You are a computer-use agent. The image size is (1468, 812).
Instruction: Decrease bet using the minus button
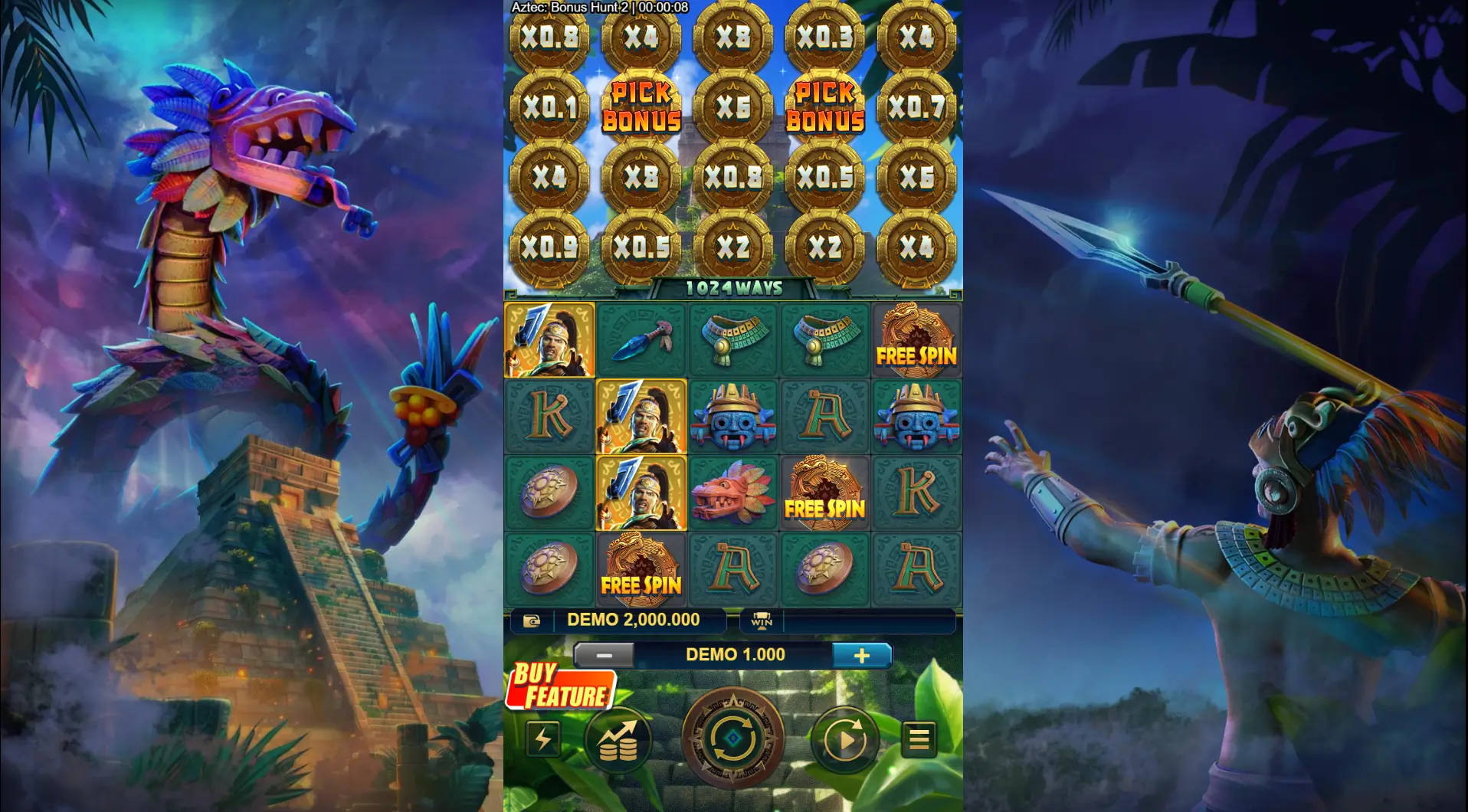point(605,655)
